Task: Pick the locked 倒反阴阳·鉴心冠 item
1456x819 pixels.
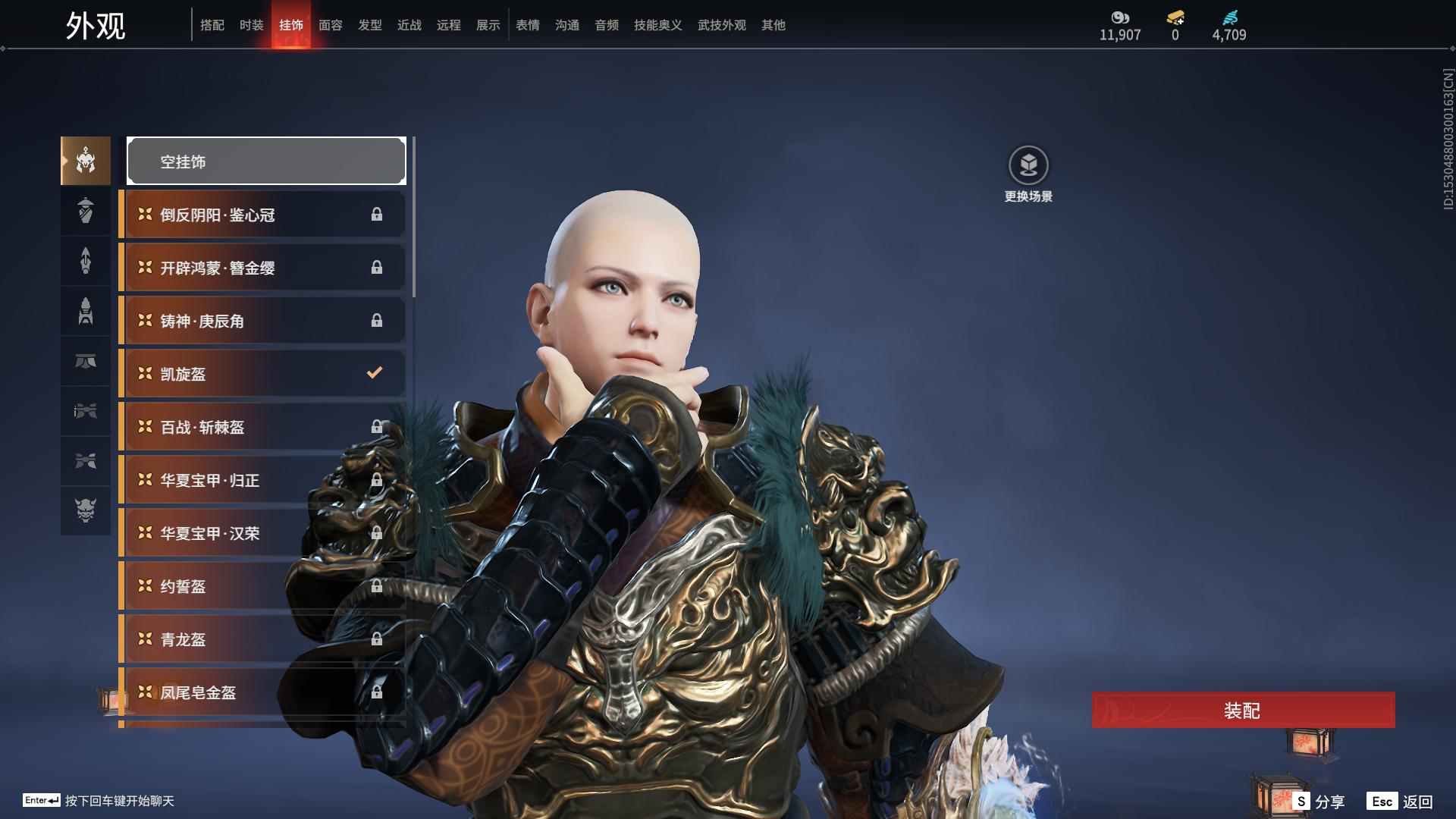Action: tap(262, 215)
